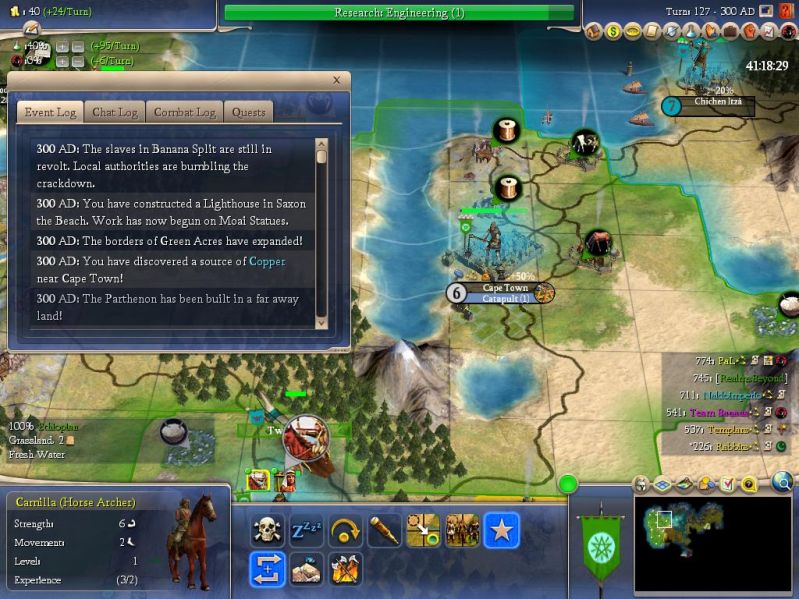799x599 pixels.
Task: Close the Event Log window
Action: pos(336,80)
